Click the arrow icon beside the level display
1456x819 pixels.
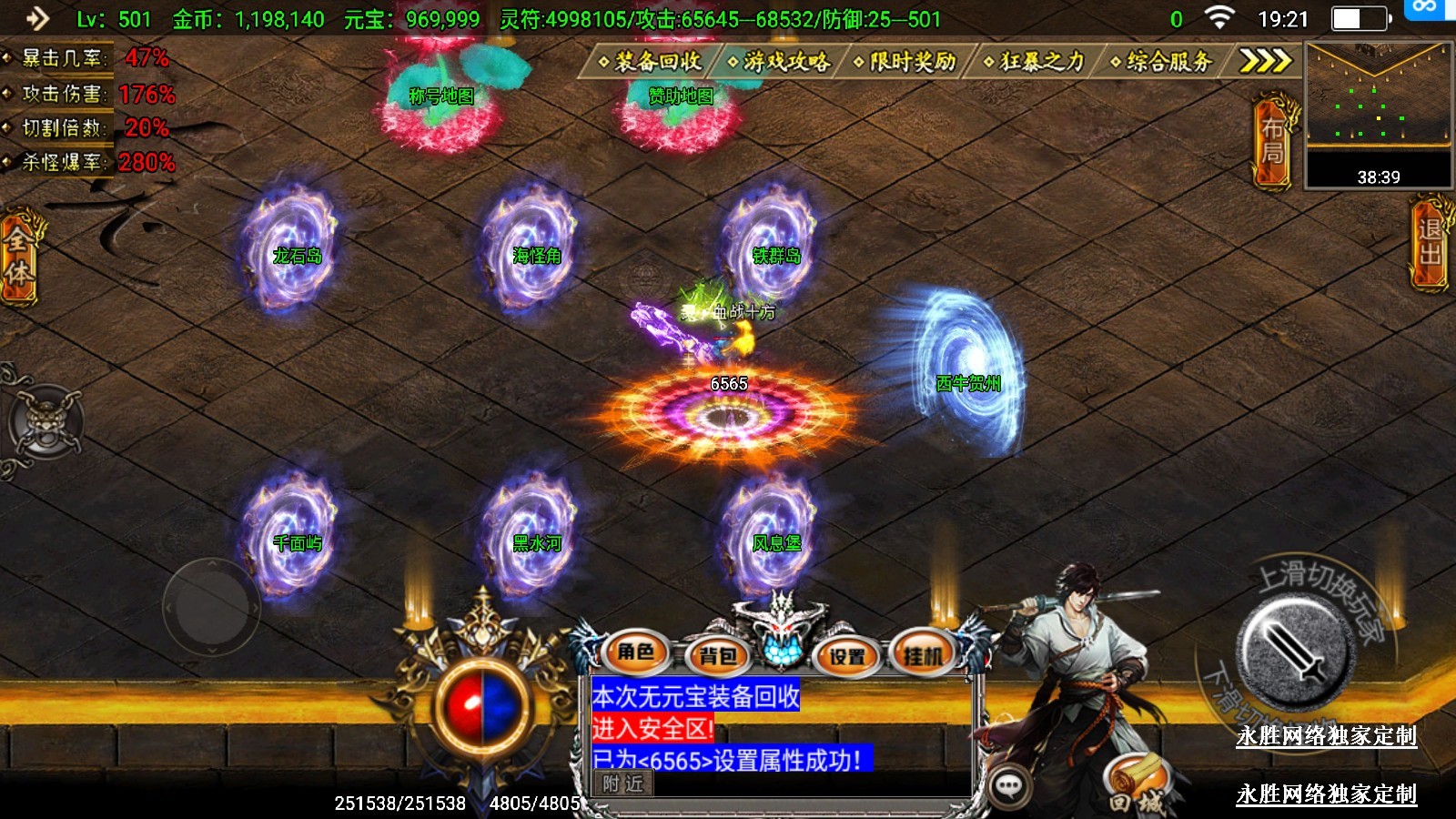(37, 18)
